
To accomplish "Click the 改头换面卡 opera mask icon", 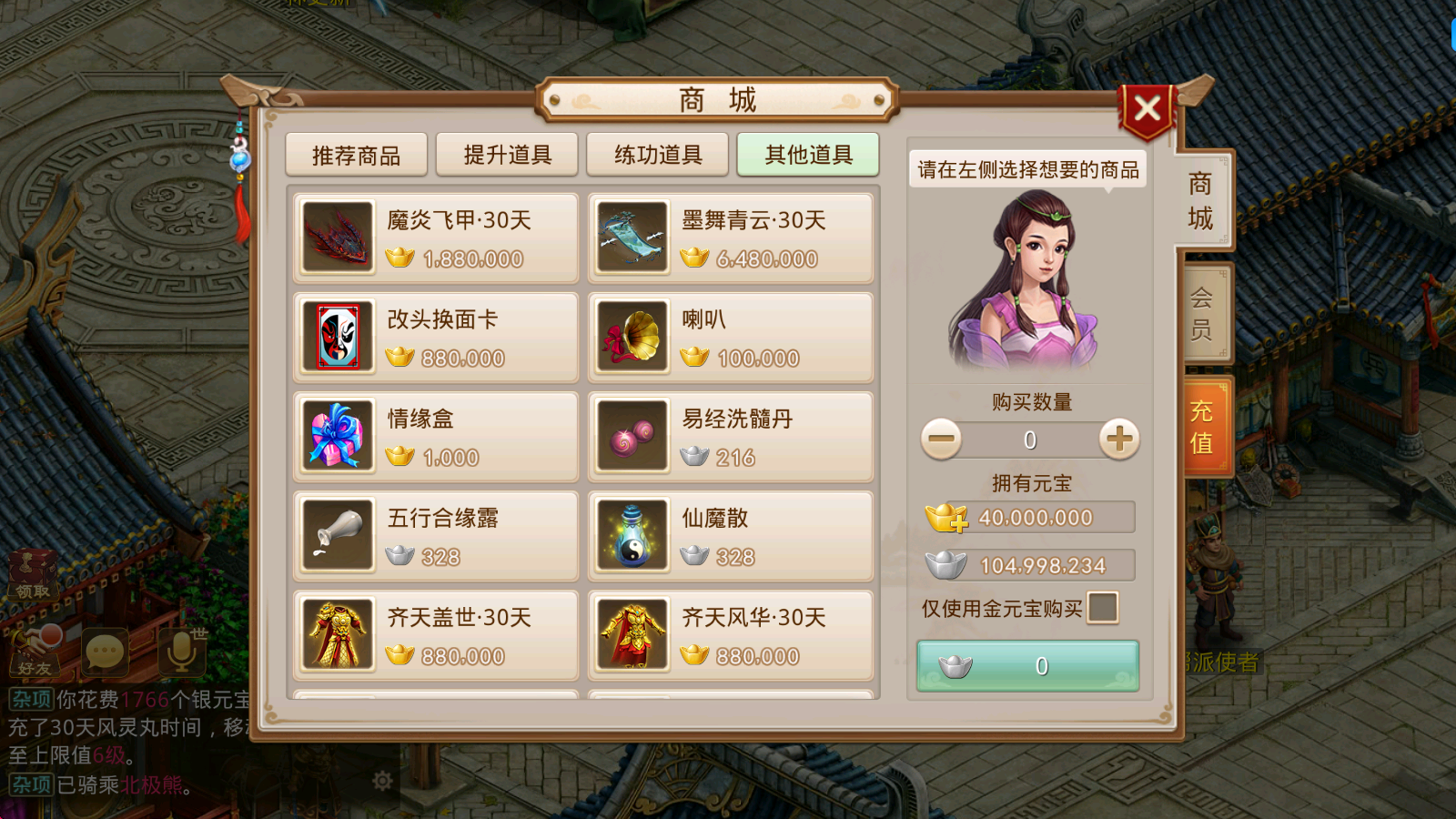I will coord(336,337).
